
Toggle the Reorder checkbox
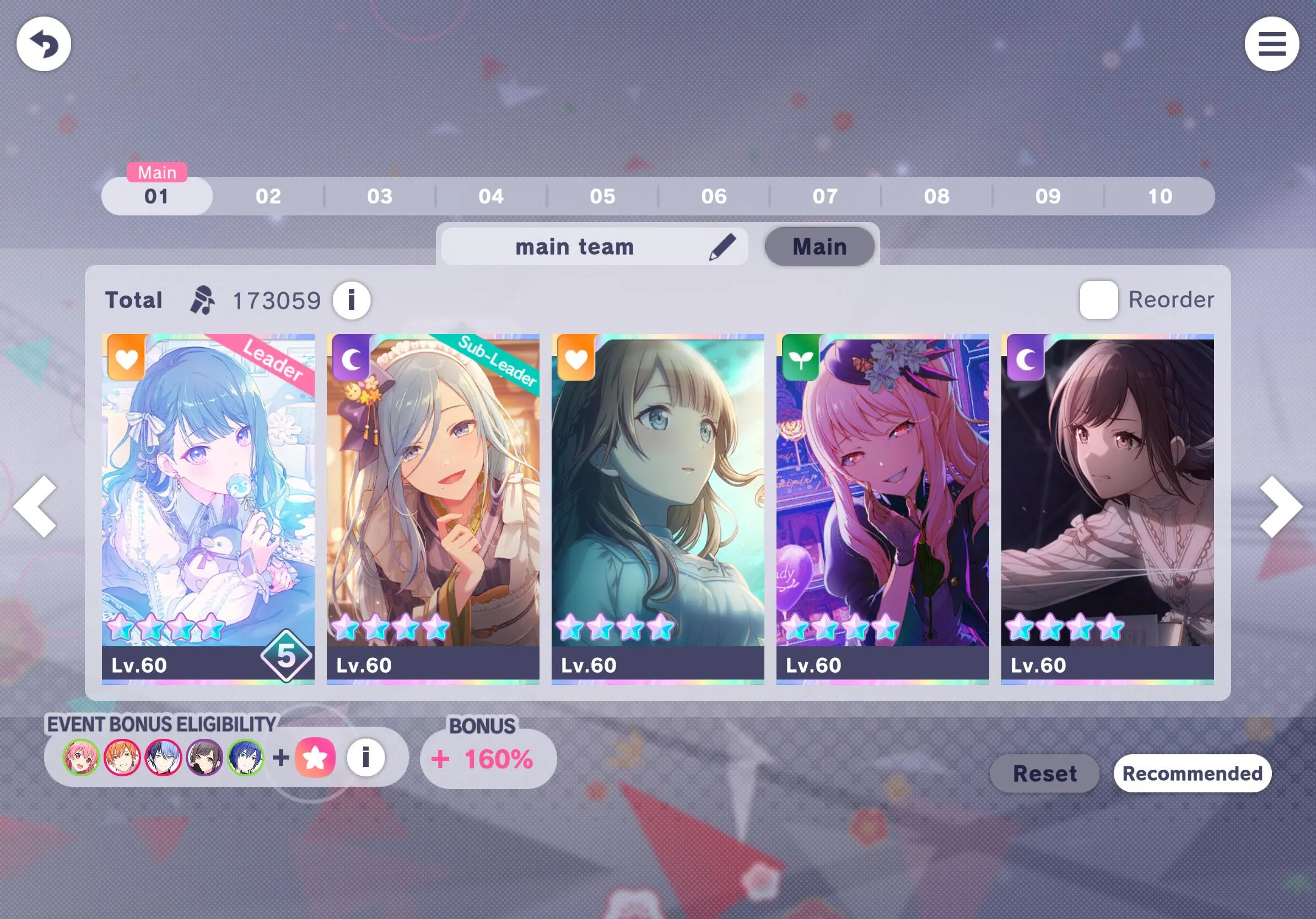point(1098,300)
